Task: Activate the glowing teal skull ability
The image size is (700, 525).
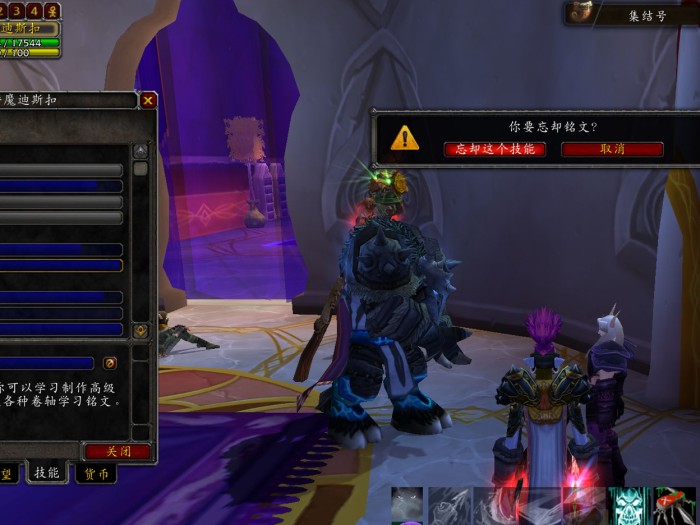Action: pyautogui.click(x=628, y=505)
